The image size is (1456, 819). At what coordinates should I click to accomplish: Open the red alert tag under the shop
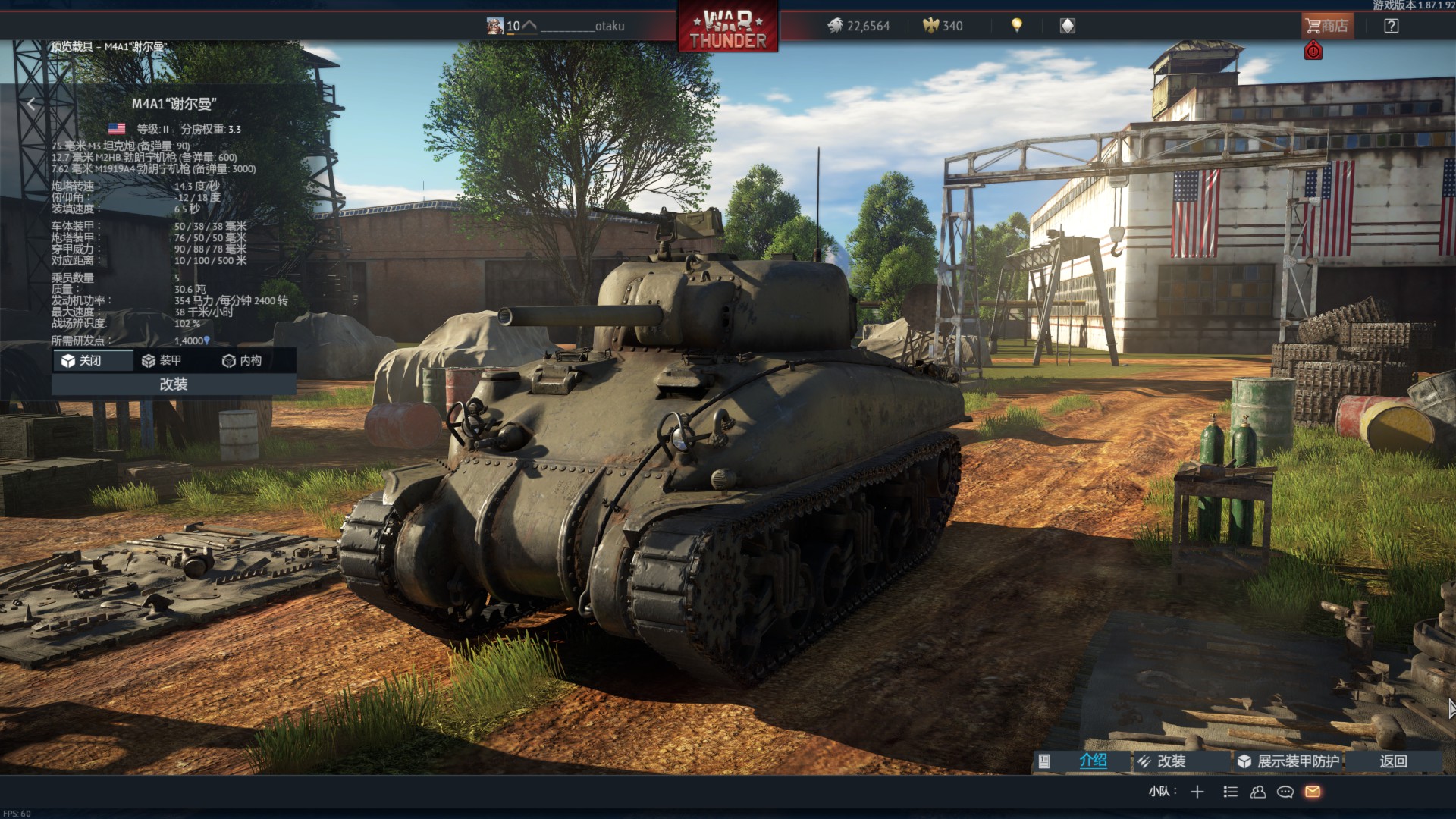pyautogui.click(x=1313, y=51)
